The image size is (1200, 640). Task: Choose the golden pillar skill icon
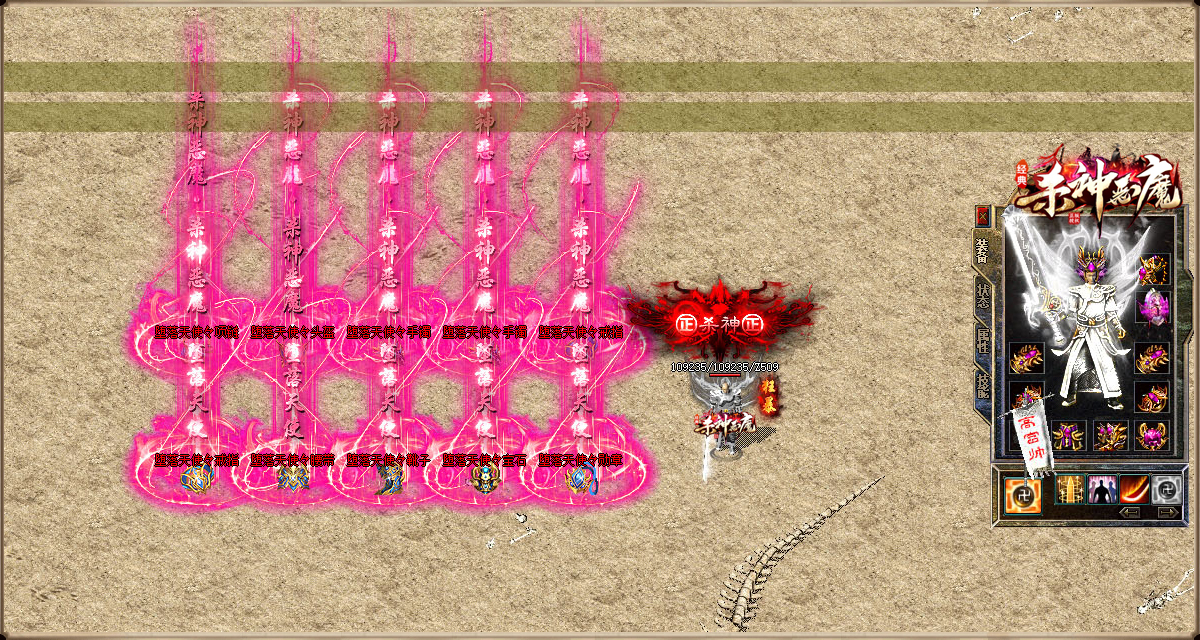coord(1068,489)
